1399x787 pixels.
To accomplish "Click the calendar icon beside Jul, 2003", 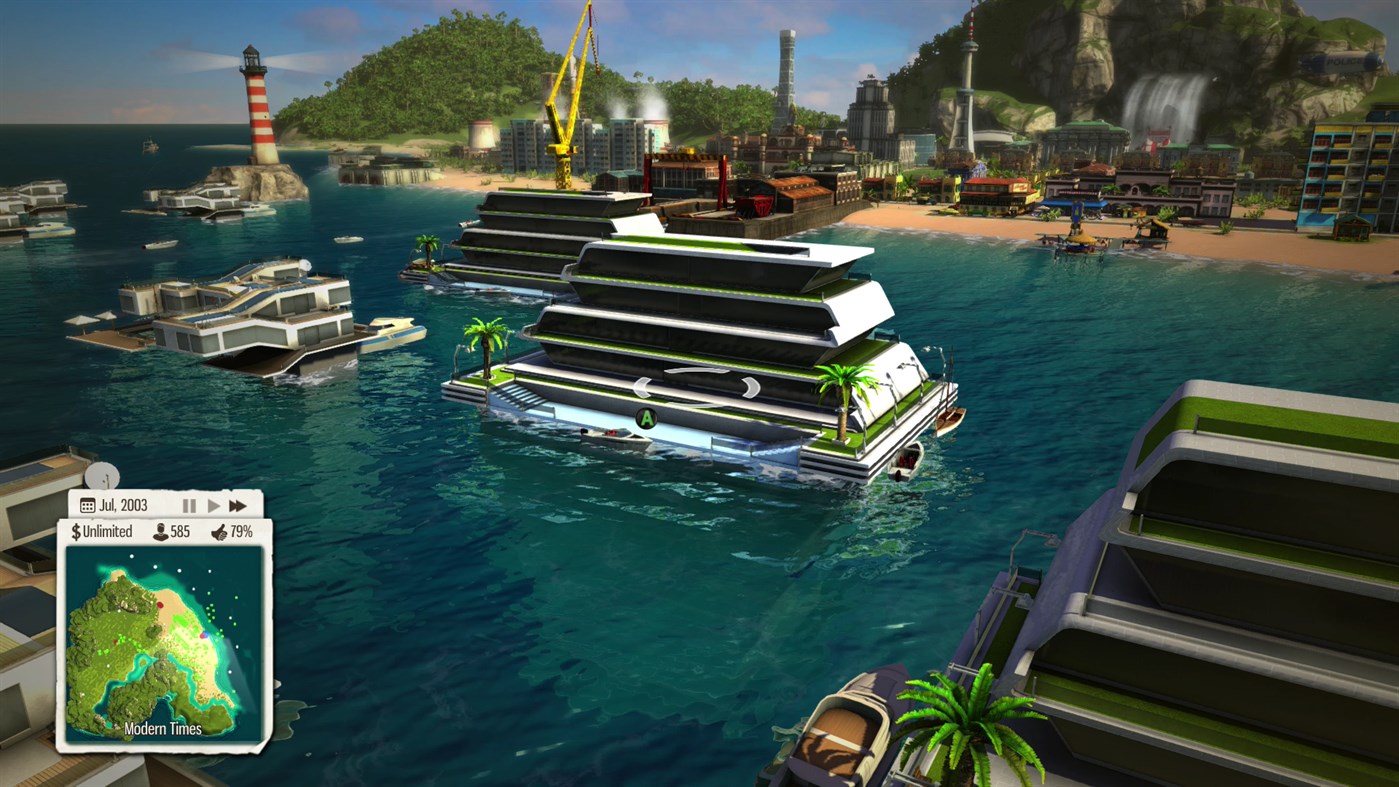I will 87,505.
